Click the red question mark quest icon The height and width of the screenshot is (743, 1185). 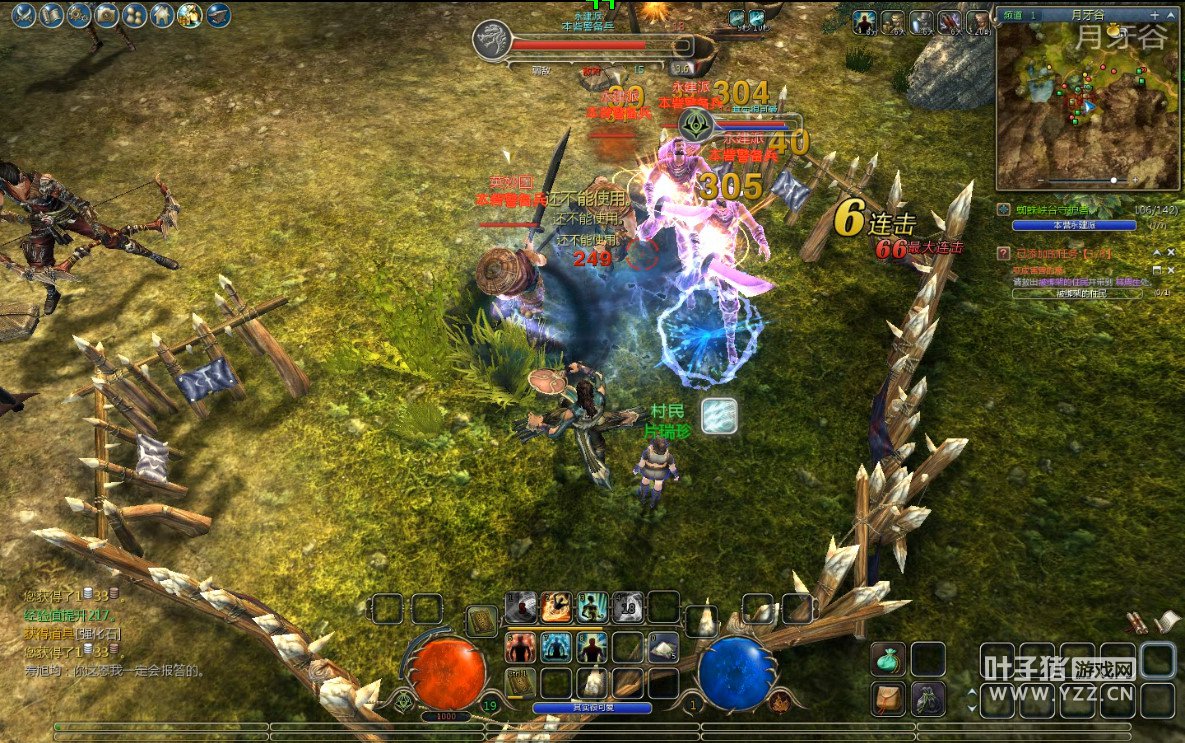point(1004,254)
